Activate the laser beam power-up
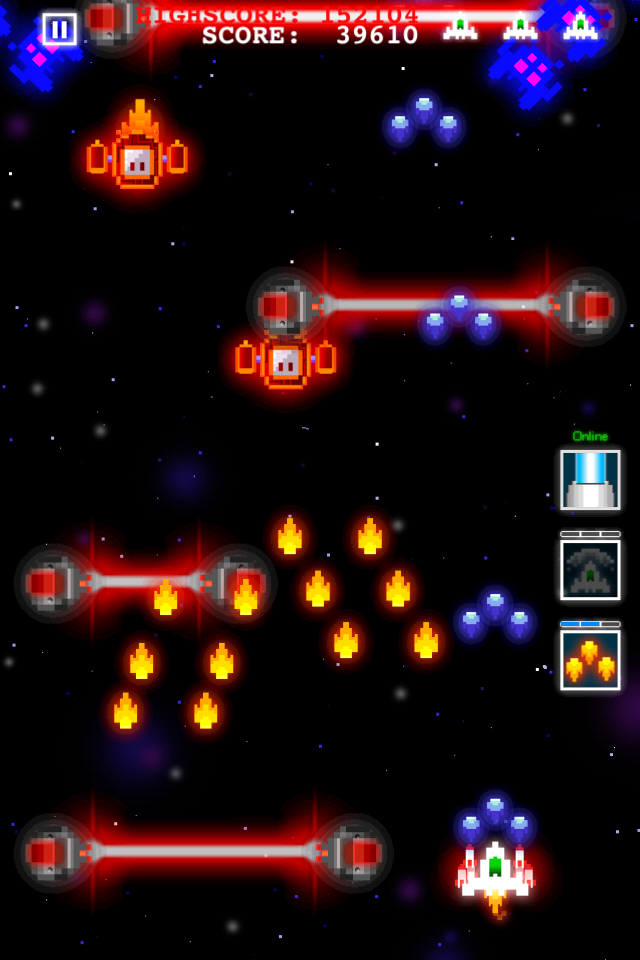 click(x=590, y=480)
